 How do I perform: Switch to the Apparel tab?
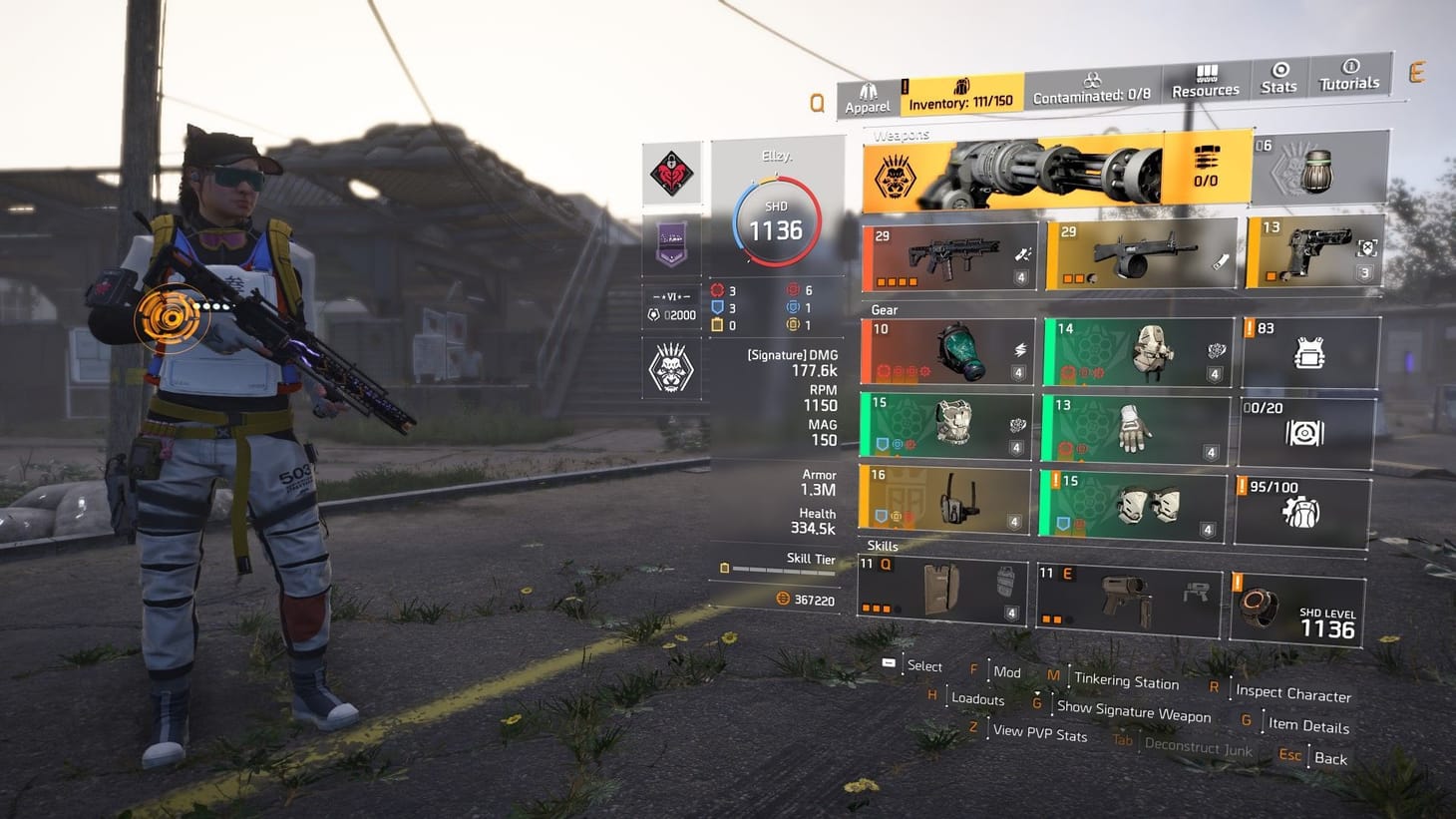point(867,86)
